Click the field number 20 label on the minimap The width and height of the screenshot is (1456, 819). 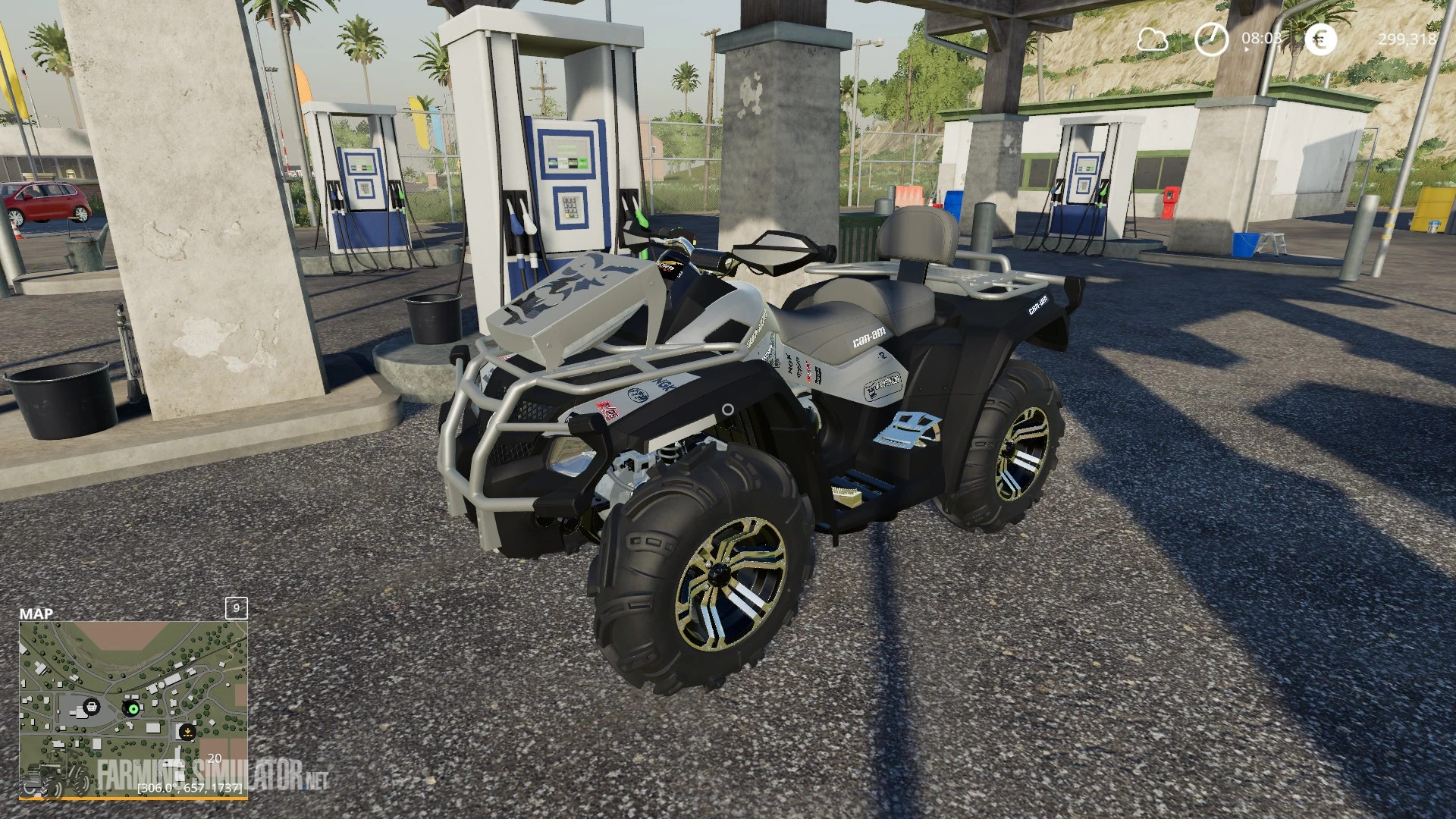pos(213,759)
